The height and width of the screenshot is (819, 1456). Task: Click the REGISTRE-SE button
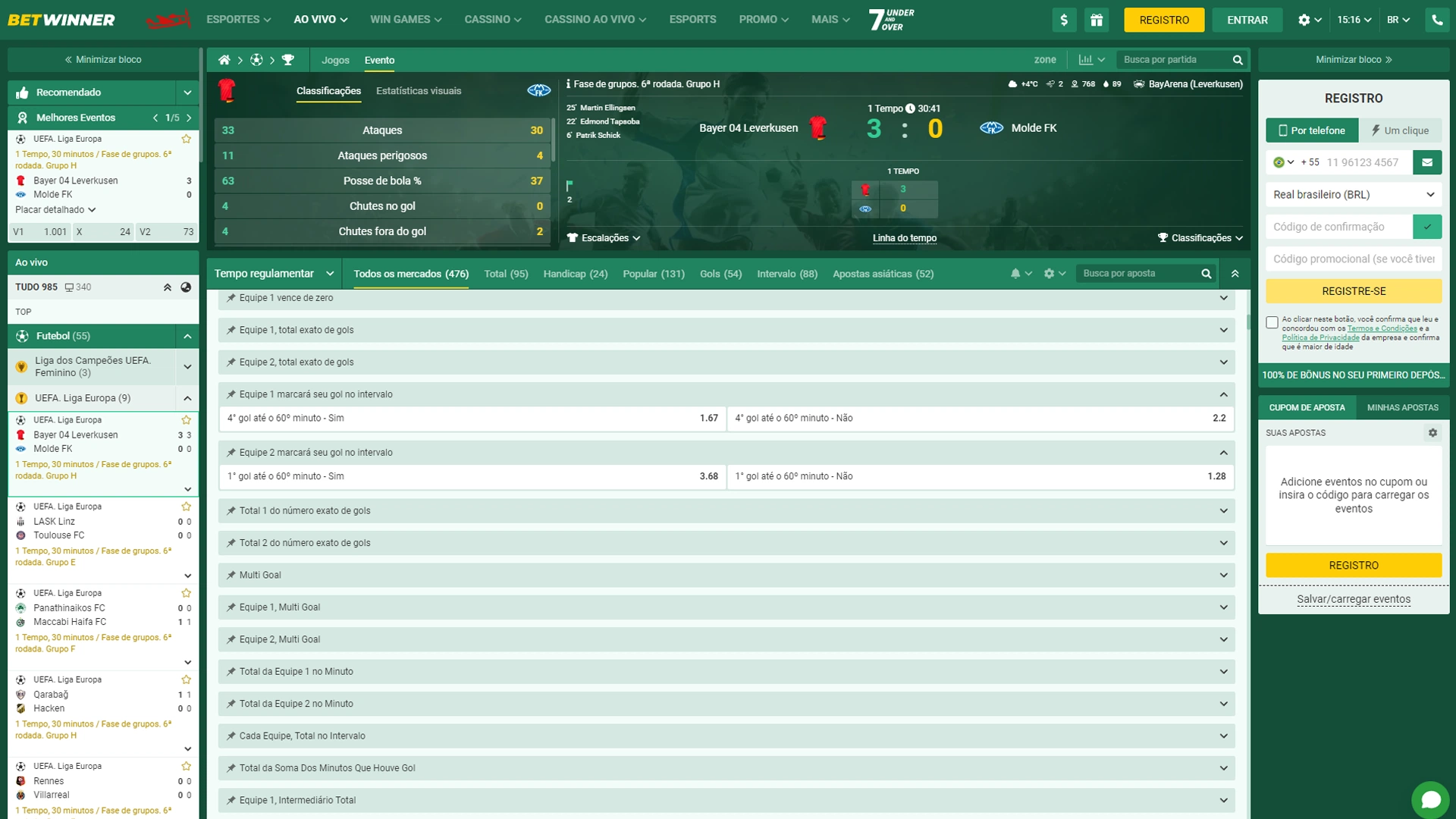tap(1353, 290)
